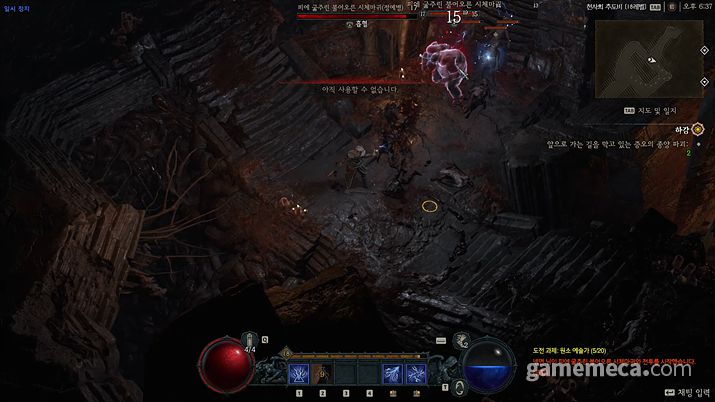Cast the lightning skill with branching bolts
The width and height of the screenshot is (715, 402).
pos(392,374)
